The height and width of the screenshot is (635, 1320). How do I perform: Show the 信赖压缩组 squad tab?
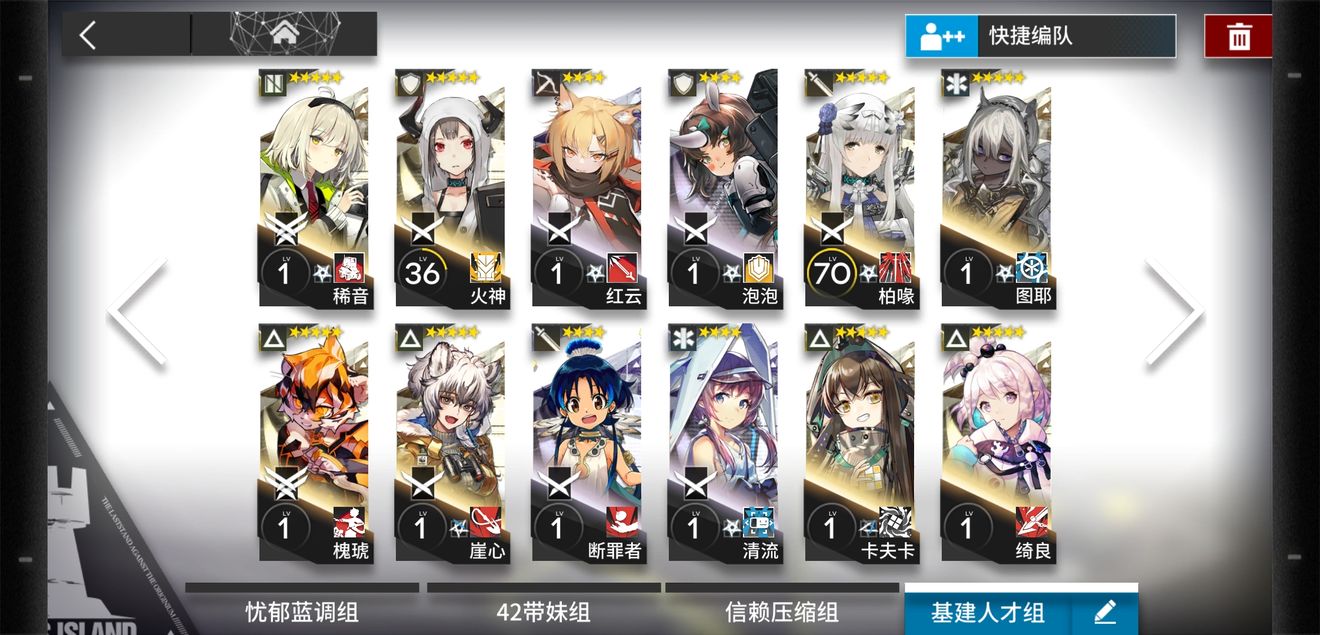[x=782, y=611]
